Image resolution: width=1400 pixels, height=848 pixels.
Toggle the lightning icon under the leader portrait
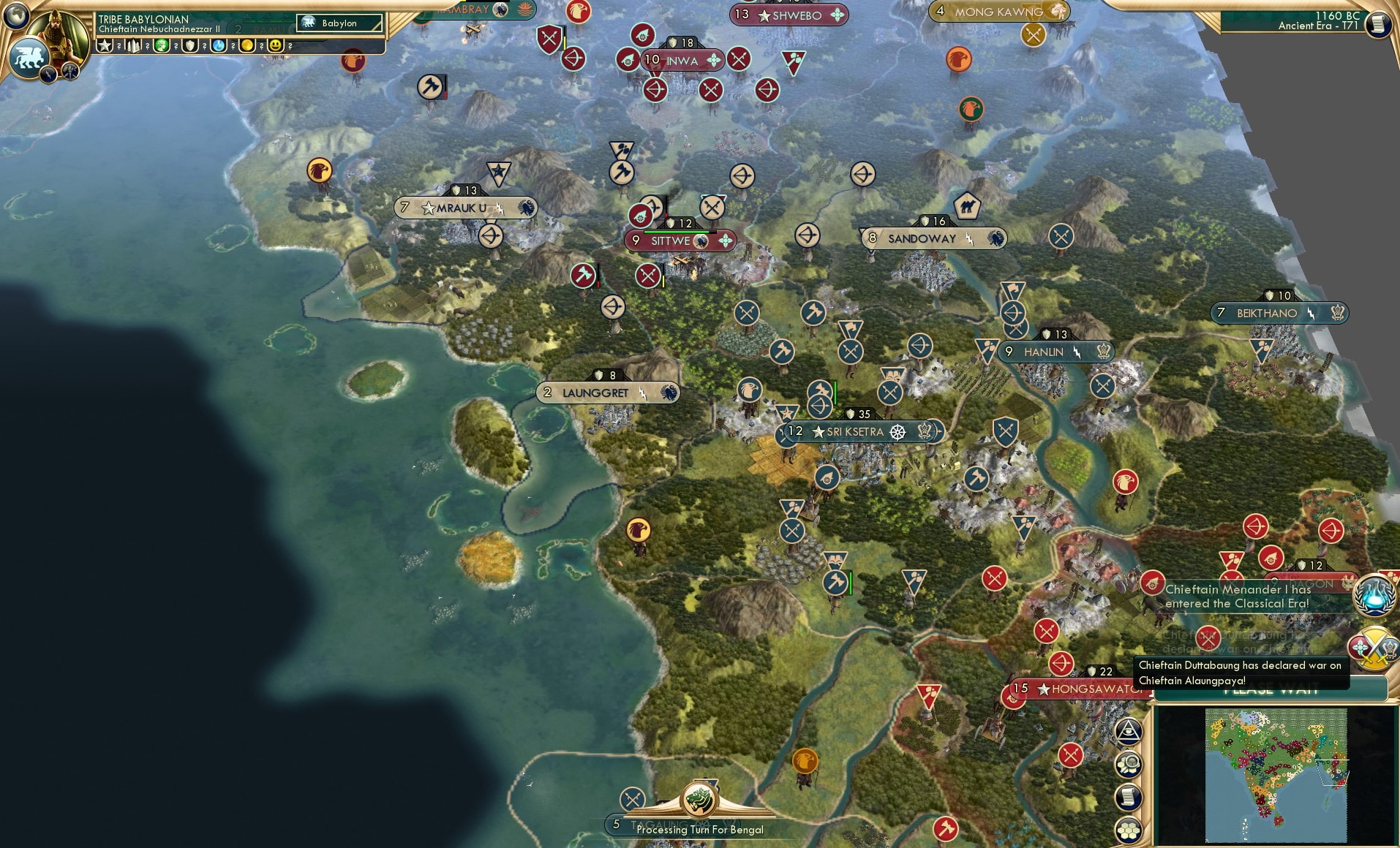pyautogui.click(x=47, y=73)
